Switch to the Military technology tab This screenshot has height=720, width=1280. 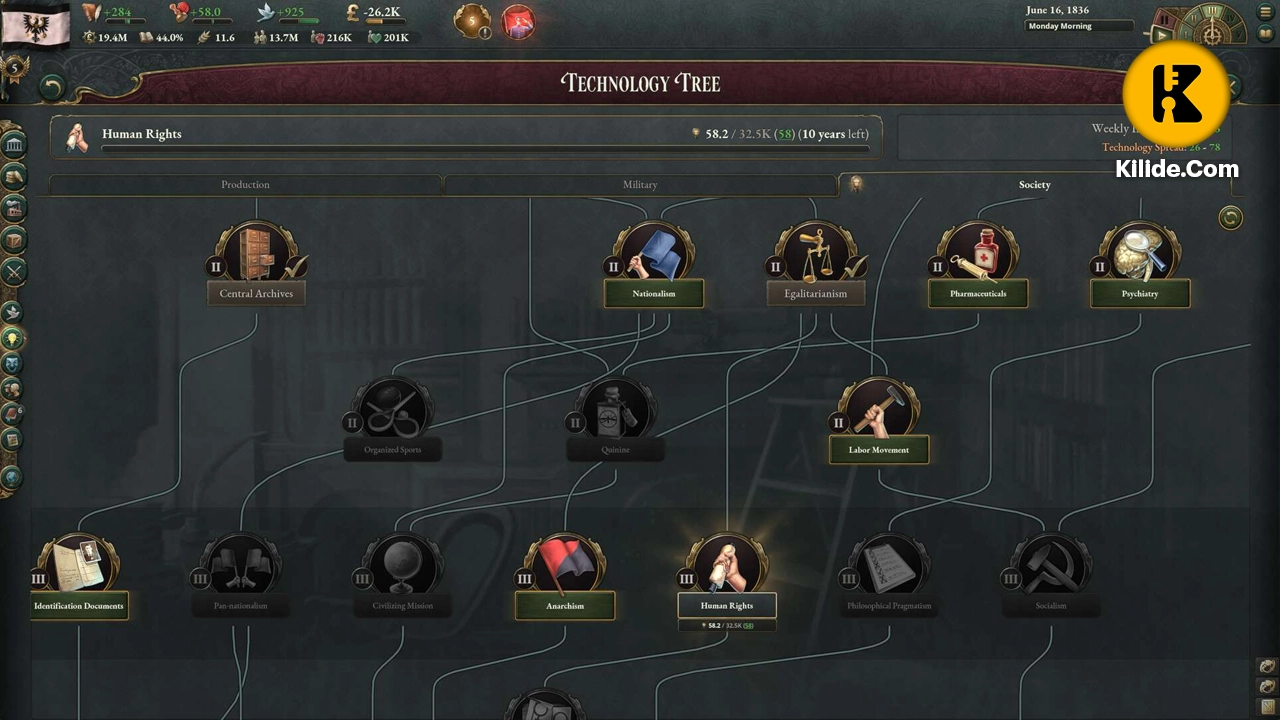(640, 185)
